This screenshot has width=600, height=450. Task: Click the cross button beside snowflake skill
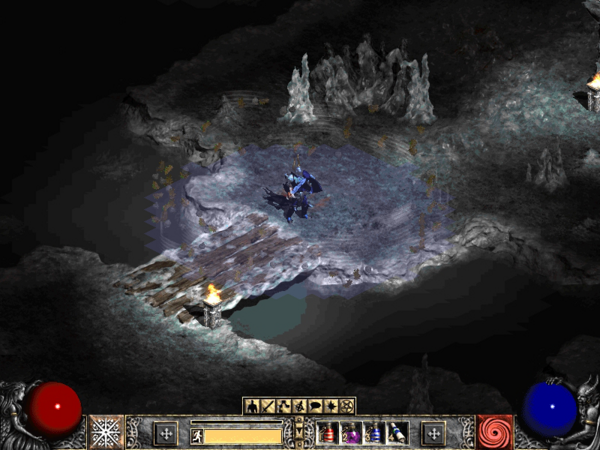pos(166,433)
